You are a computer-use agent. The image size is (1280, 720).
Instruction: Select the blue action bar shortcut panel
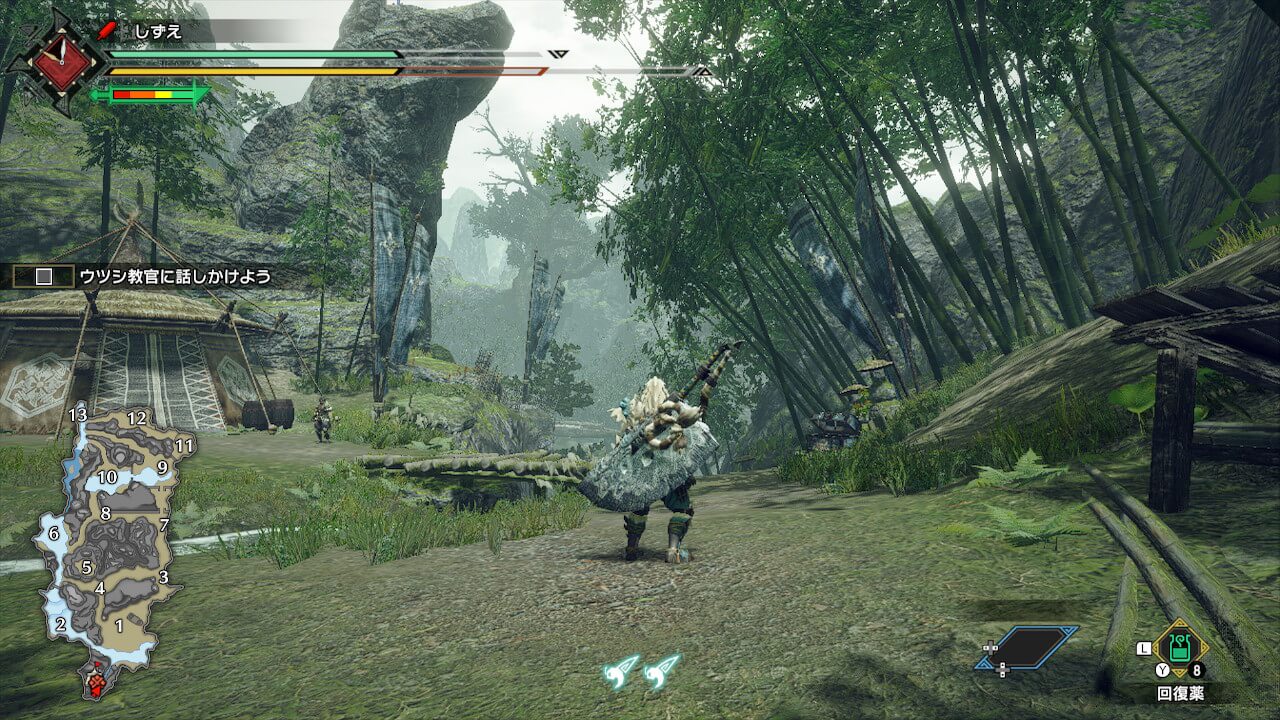click(1028, 647)
